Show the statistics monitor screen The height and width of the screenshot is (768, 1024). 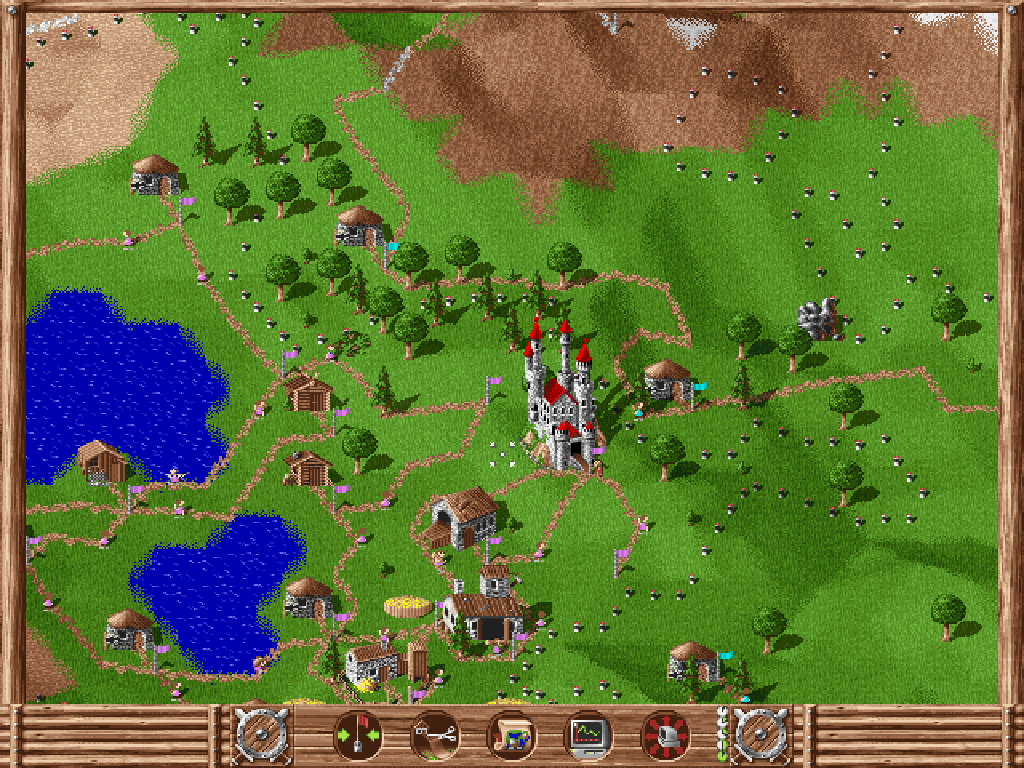tap(588, 736)
